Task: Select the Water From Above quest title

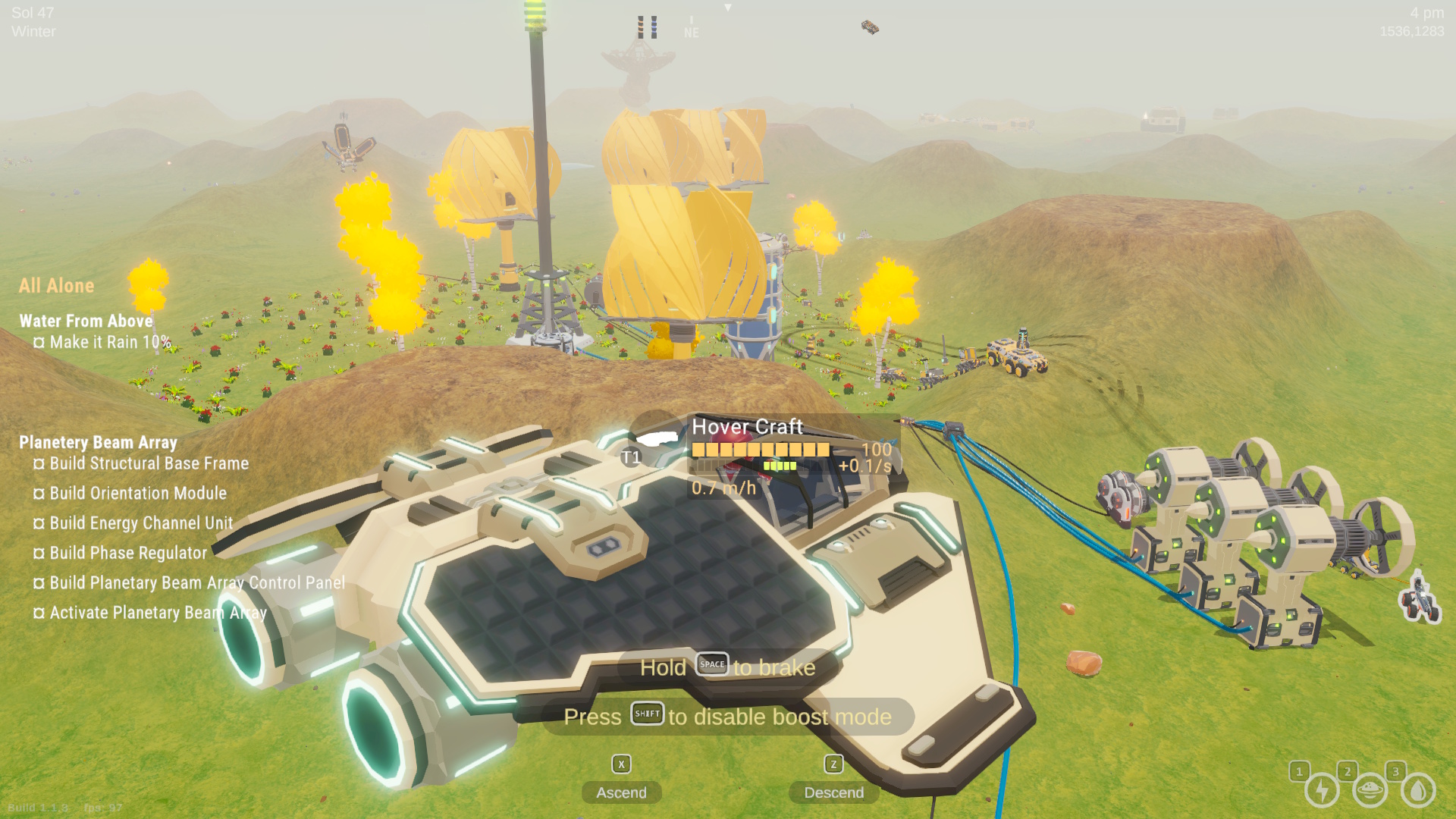Action: pos(86,321)
